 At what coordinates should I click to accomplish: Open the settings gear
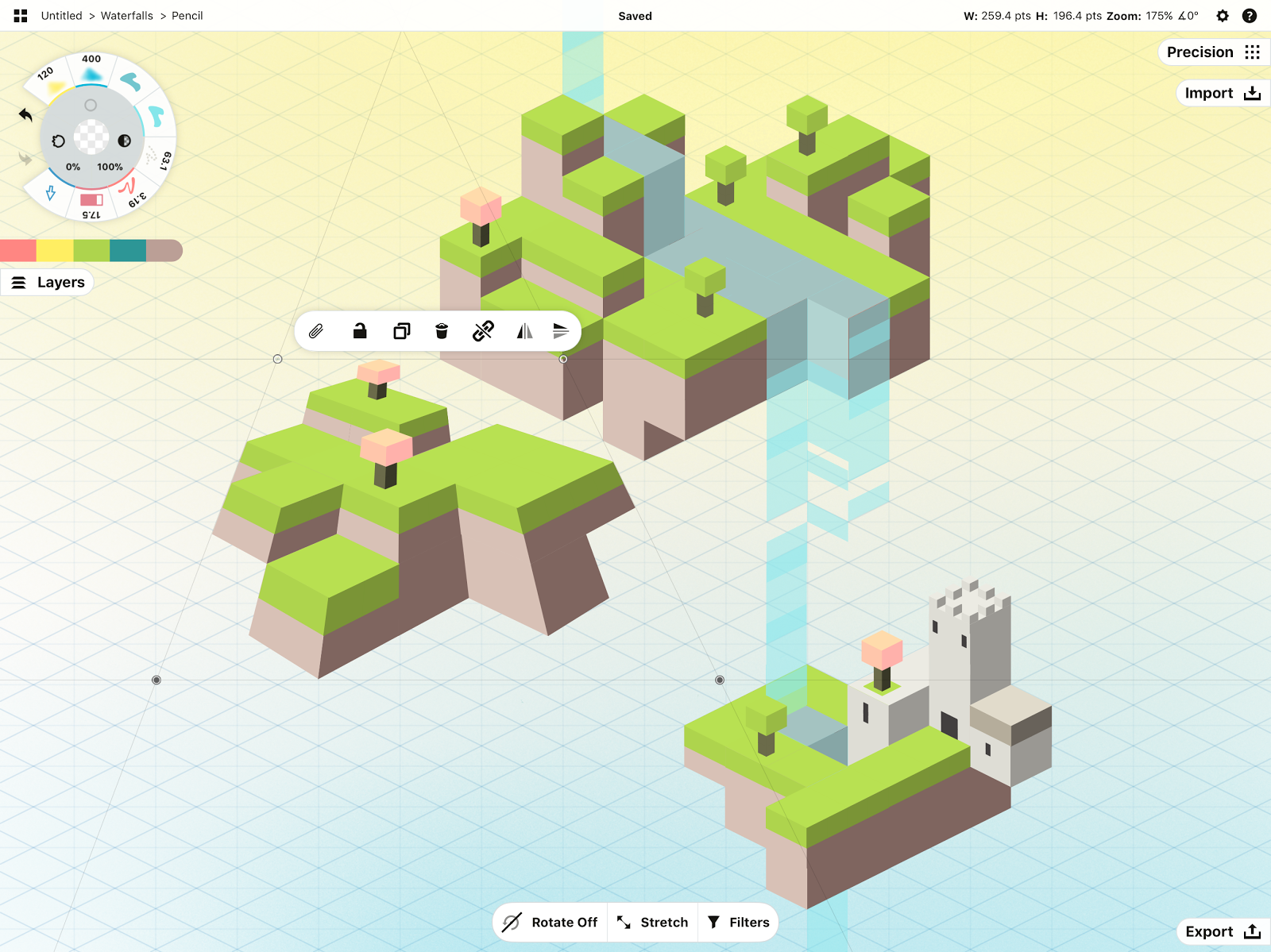coord(1223,16)
